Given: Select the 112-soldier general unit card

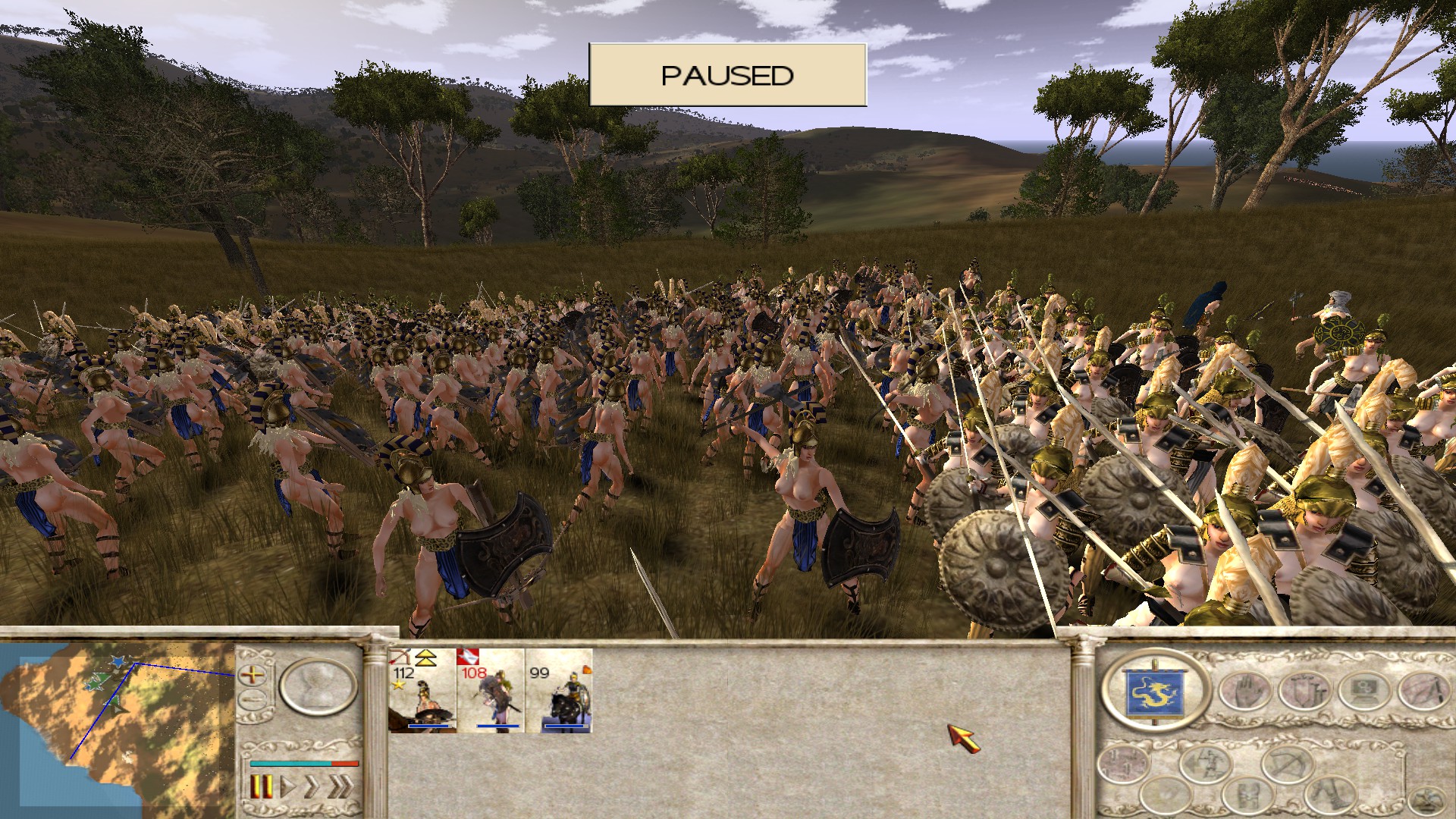Looking at the screenshot, I should pos(422,690).
